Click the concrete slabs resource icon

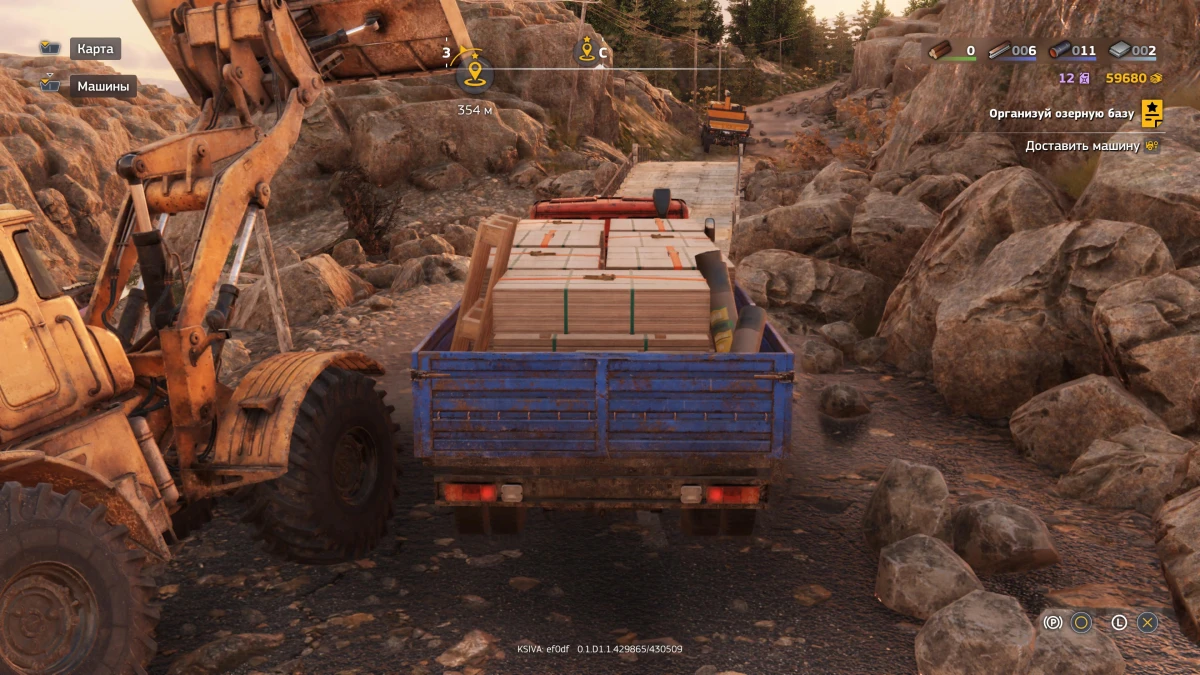[1120, 50]
